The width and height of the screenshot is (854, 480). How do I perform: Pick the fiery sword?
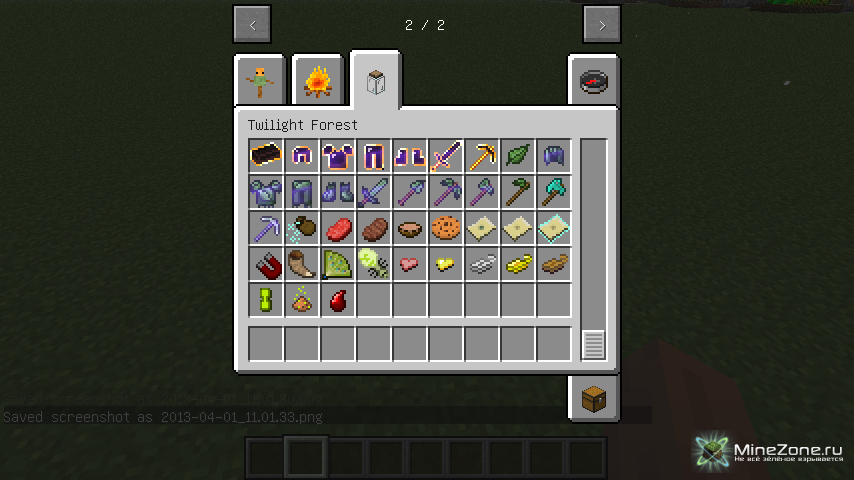(x=446, y=156)
